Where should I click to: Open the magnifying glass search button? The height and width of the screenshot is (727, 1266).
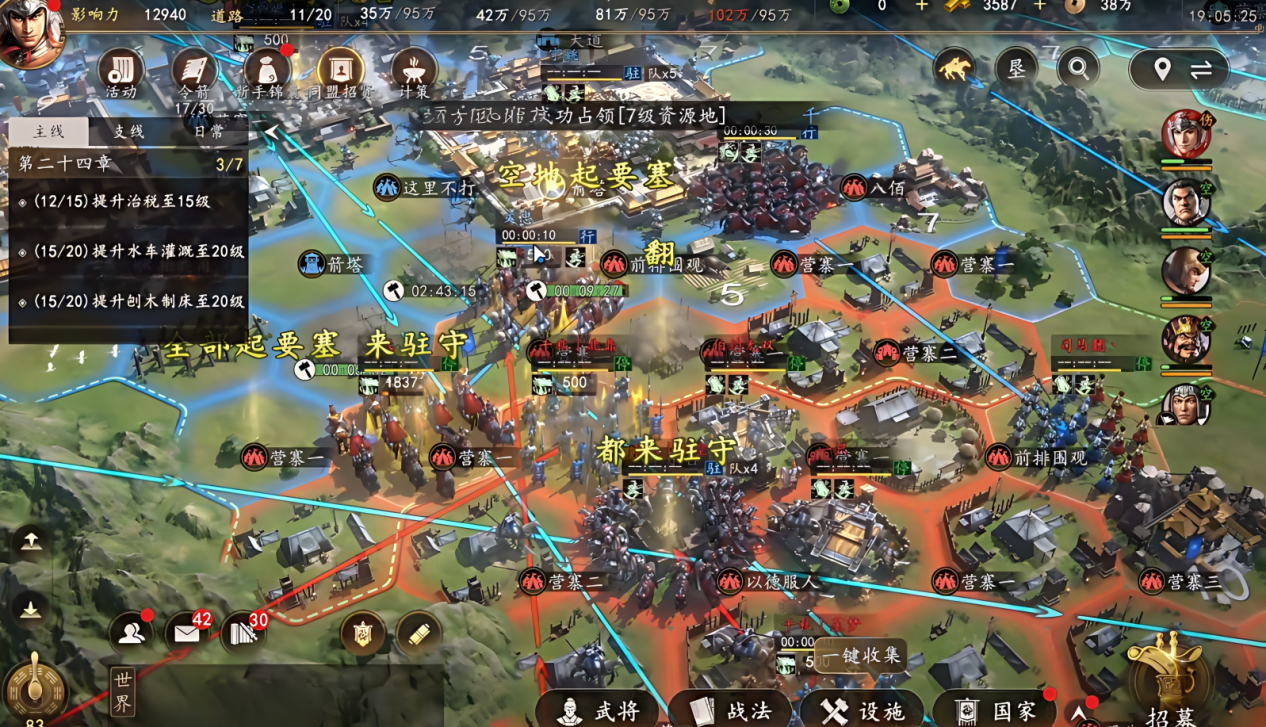[1078, 68]
